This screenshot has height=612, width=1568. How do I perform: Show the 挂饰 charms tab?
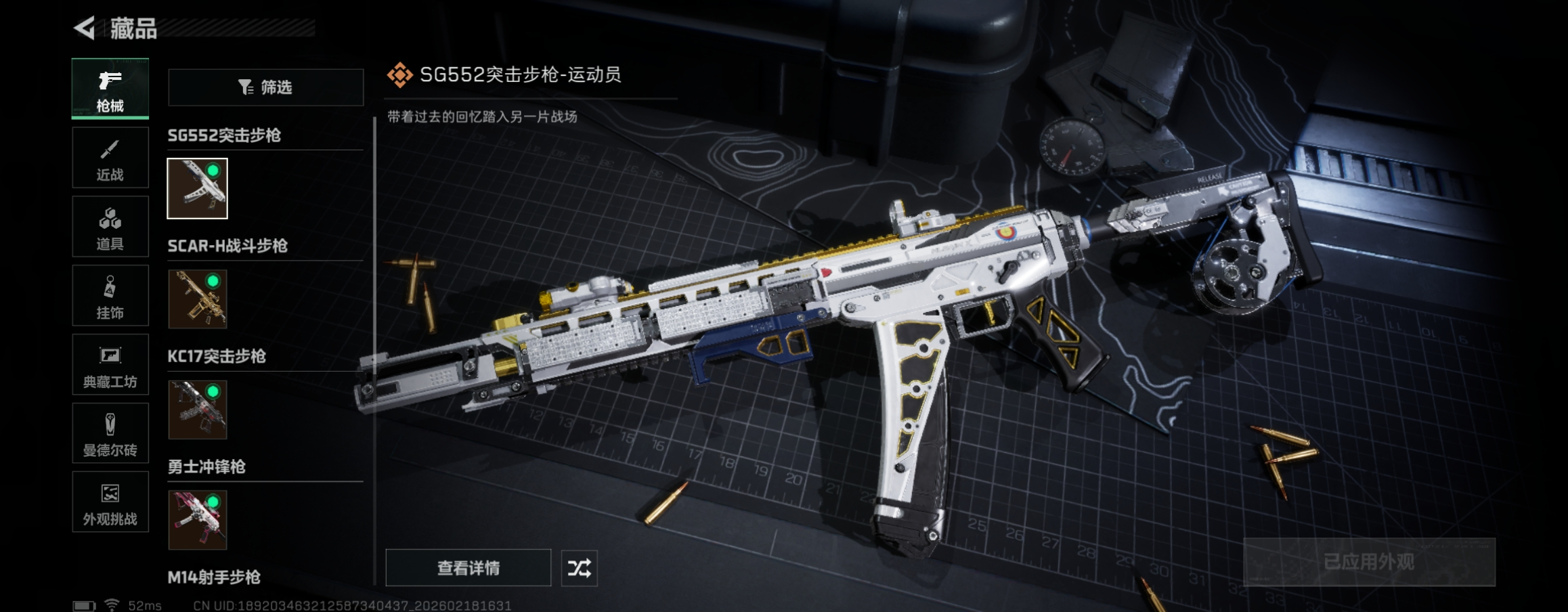pyautogui.click(x=110, y=296)
